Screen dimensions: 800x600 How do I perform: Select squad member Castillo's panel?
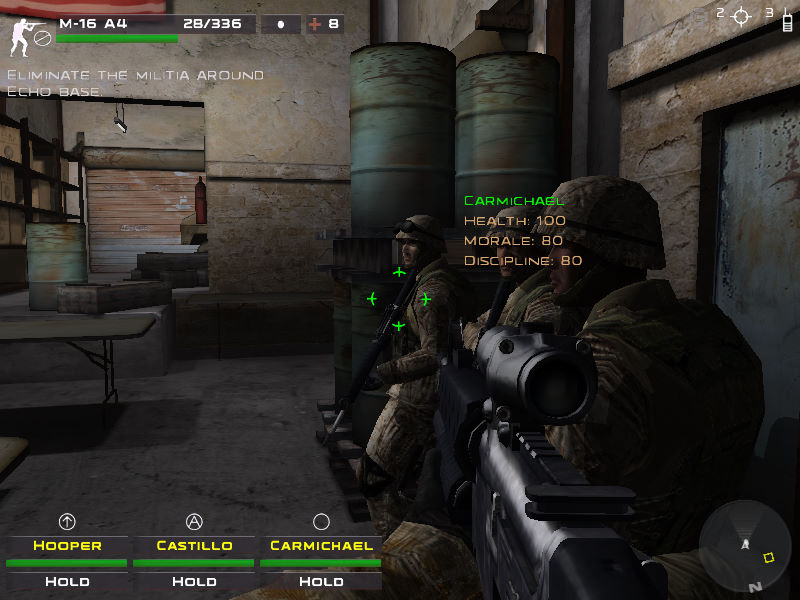click(195, 546)
